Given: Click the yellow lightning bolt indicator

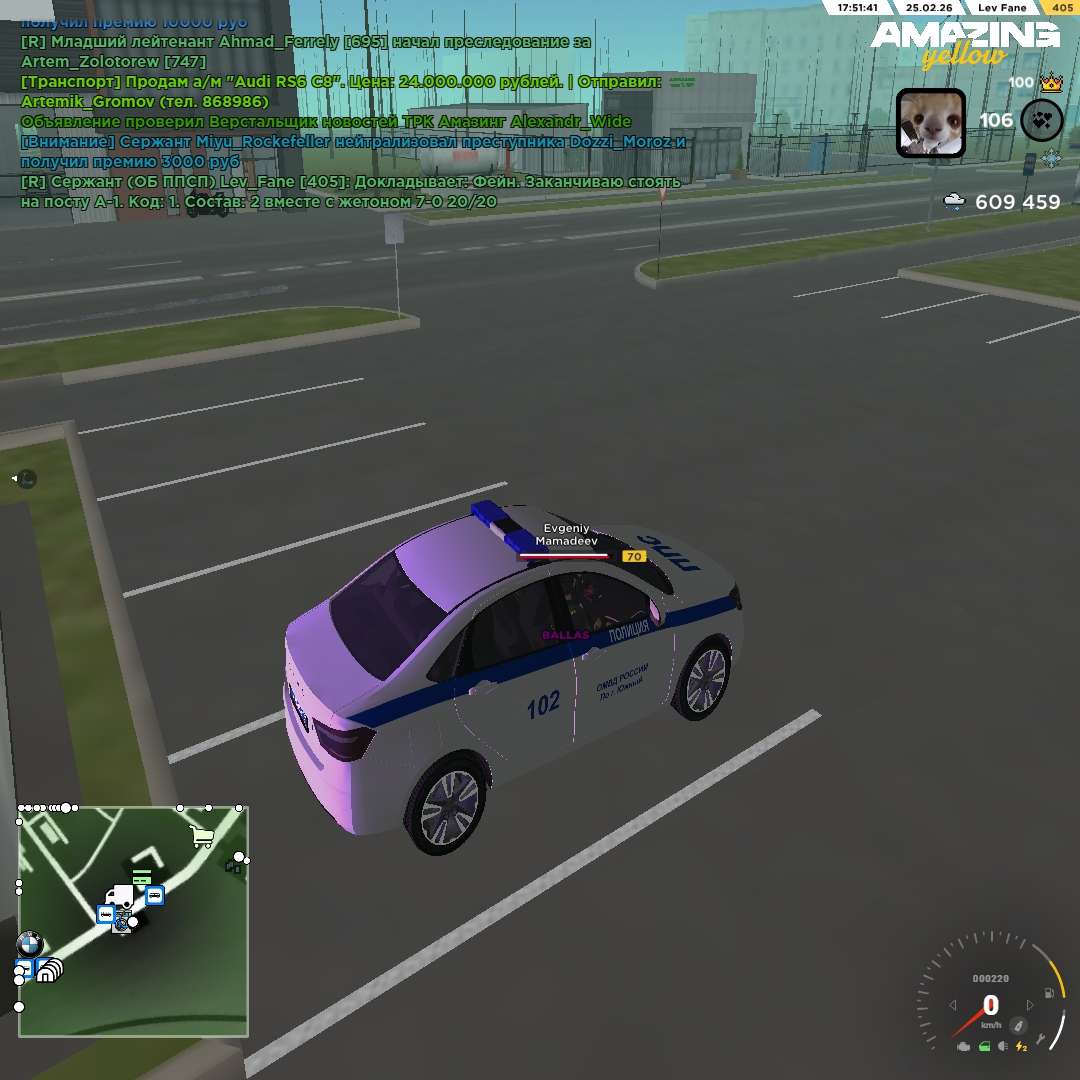Looking at the screenshot, I should [1021, 1047].
